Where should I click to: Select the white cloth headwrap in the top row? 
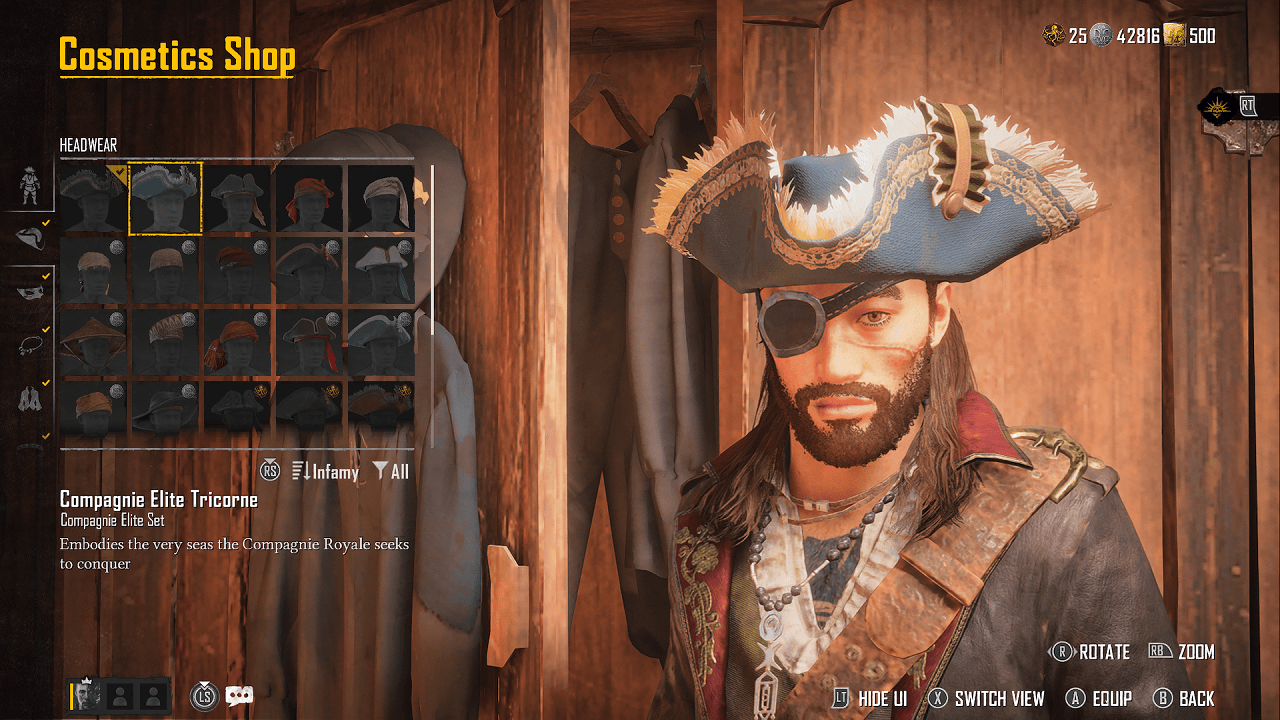pos(382,198)
